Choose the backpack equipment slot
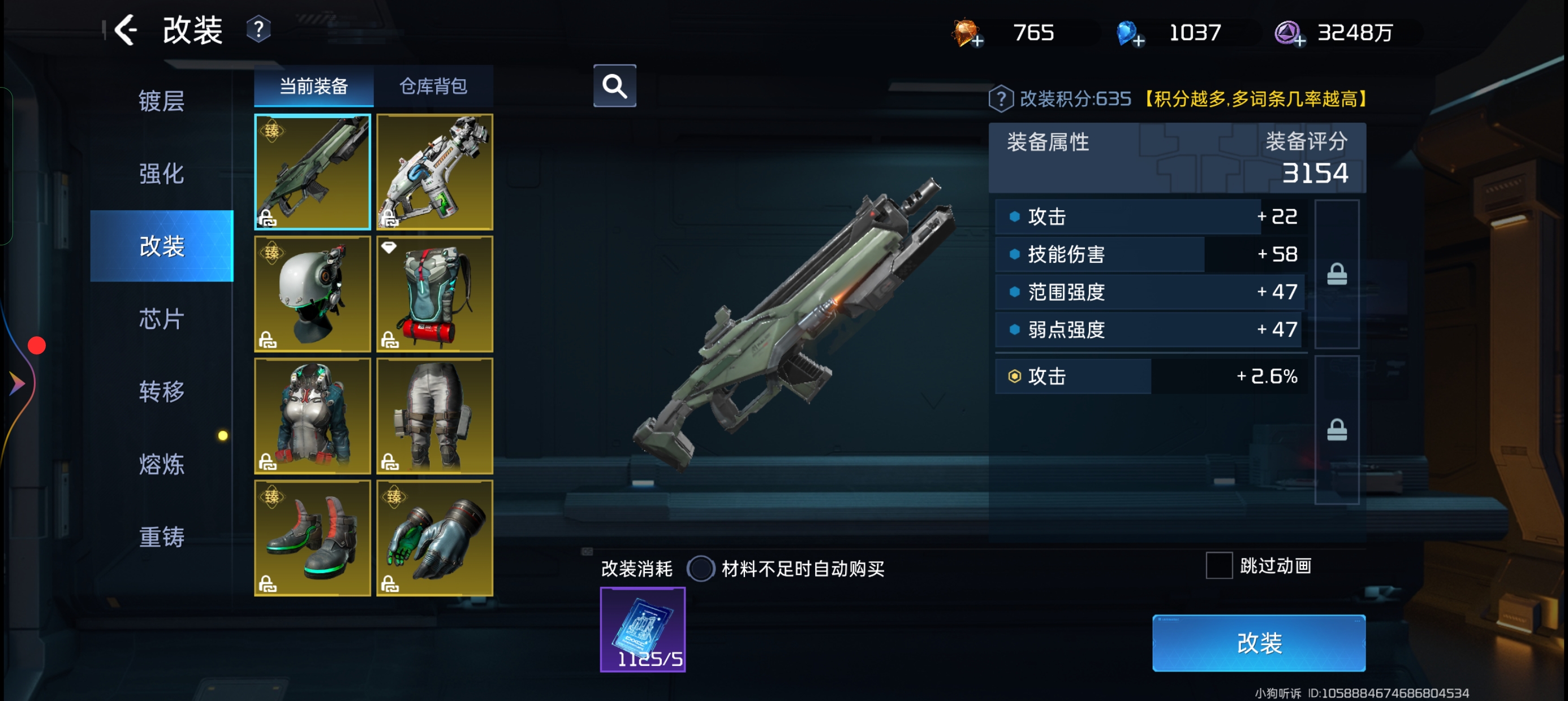The height and width of the screenshot is (701, 1568). coord(434,294)
